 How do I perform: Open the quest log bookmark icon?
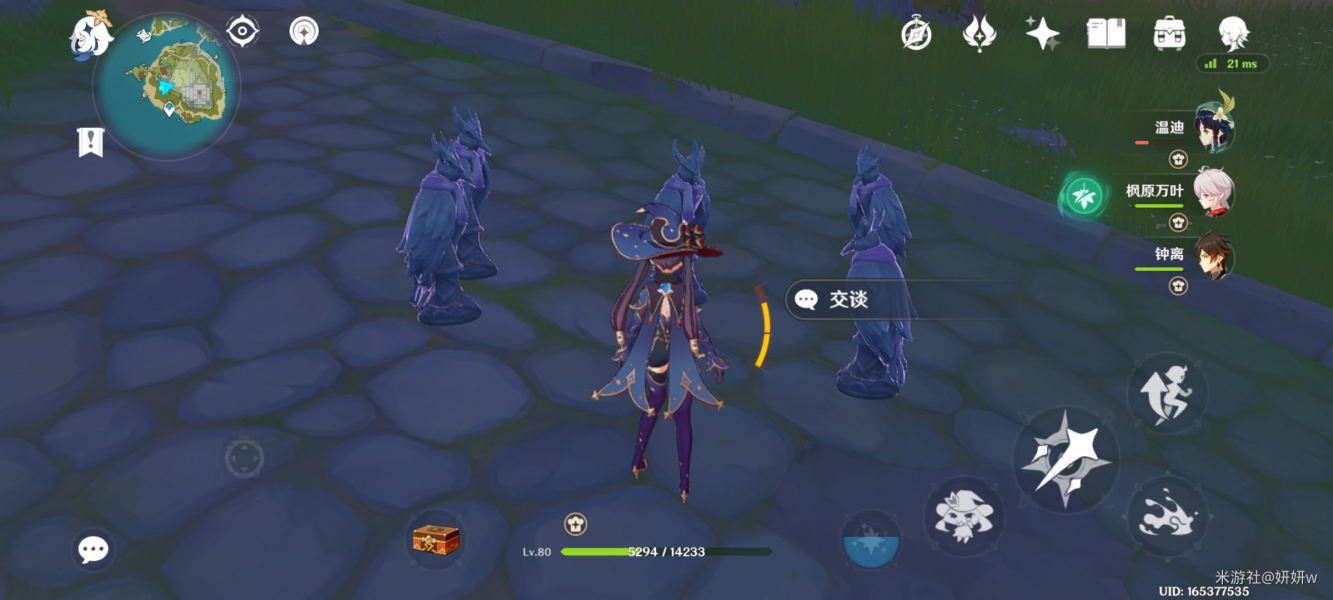click(x=91, y=142)
